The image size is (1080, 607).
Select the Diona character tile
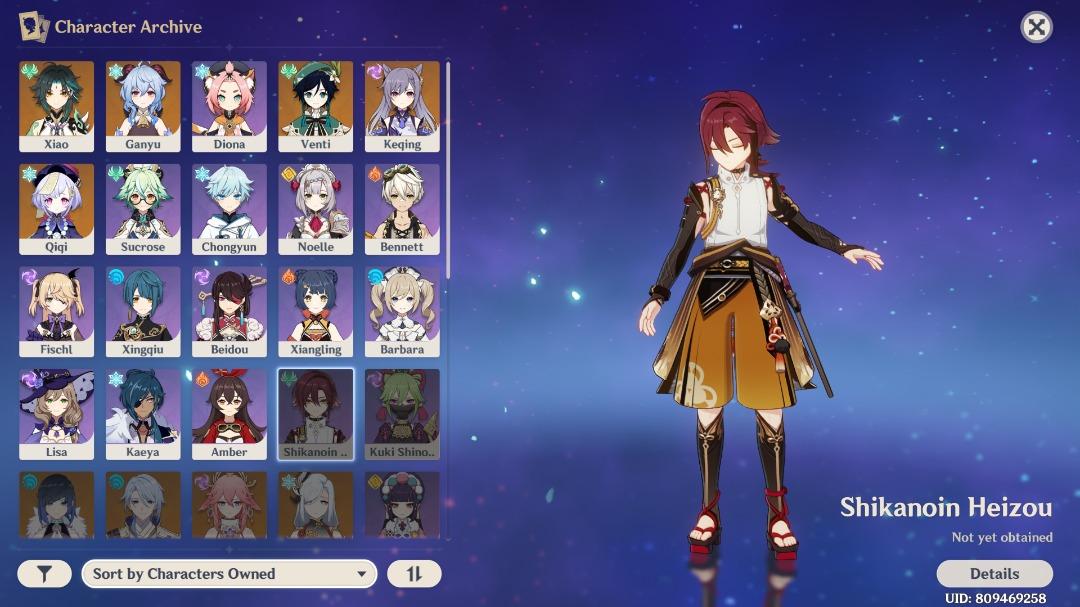pyautogui.click(x=229, y=106)
